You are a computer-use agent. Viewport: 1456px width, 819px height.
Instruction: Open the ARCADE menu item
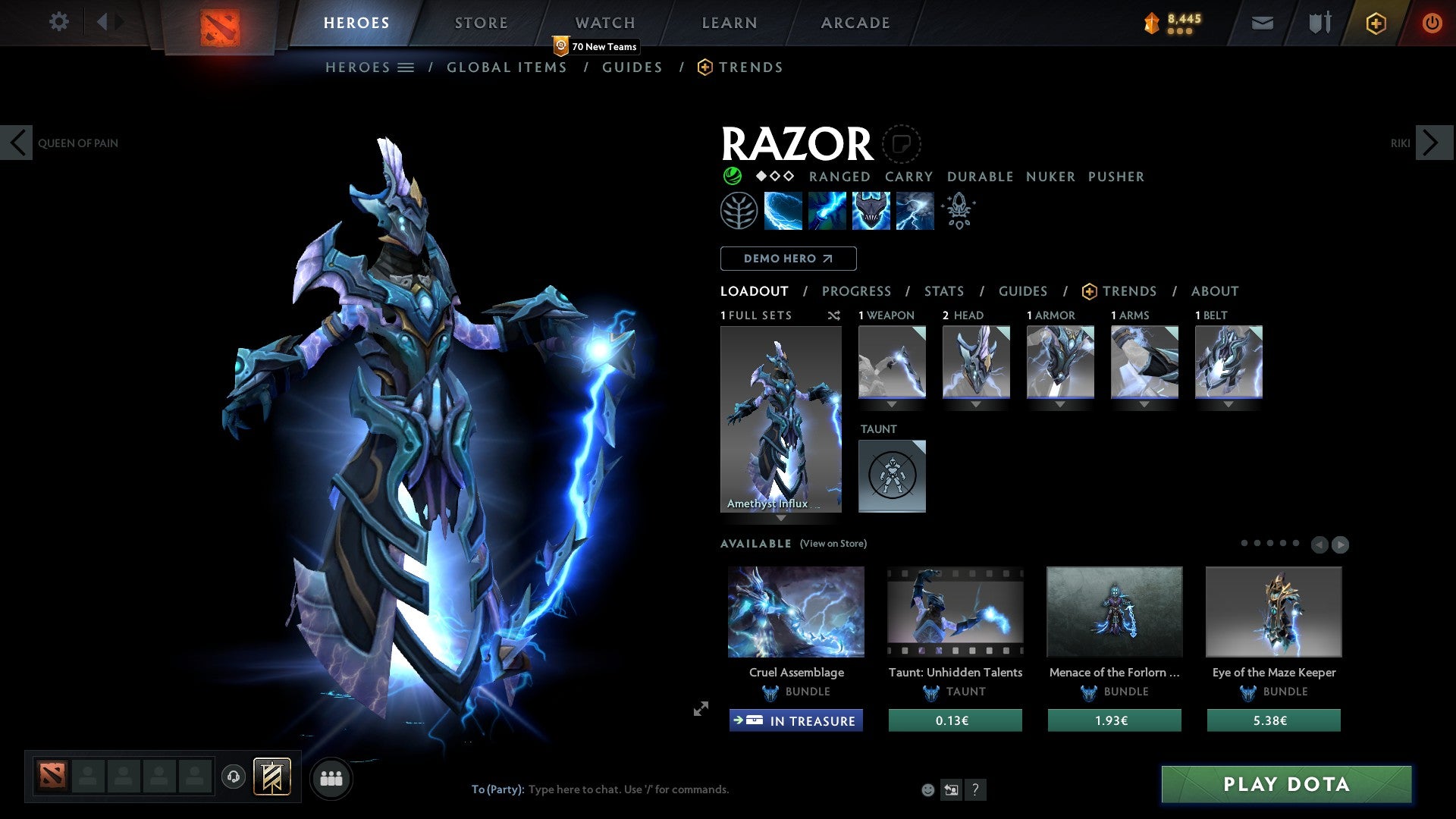[x=855, y=23]
